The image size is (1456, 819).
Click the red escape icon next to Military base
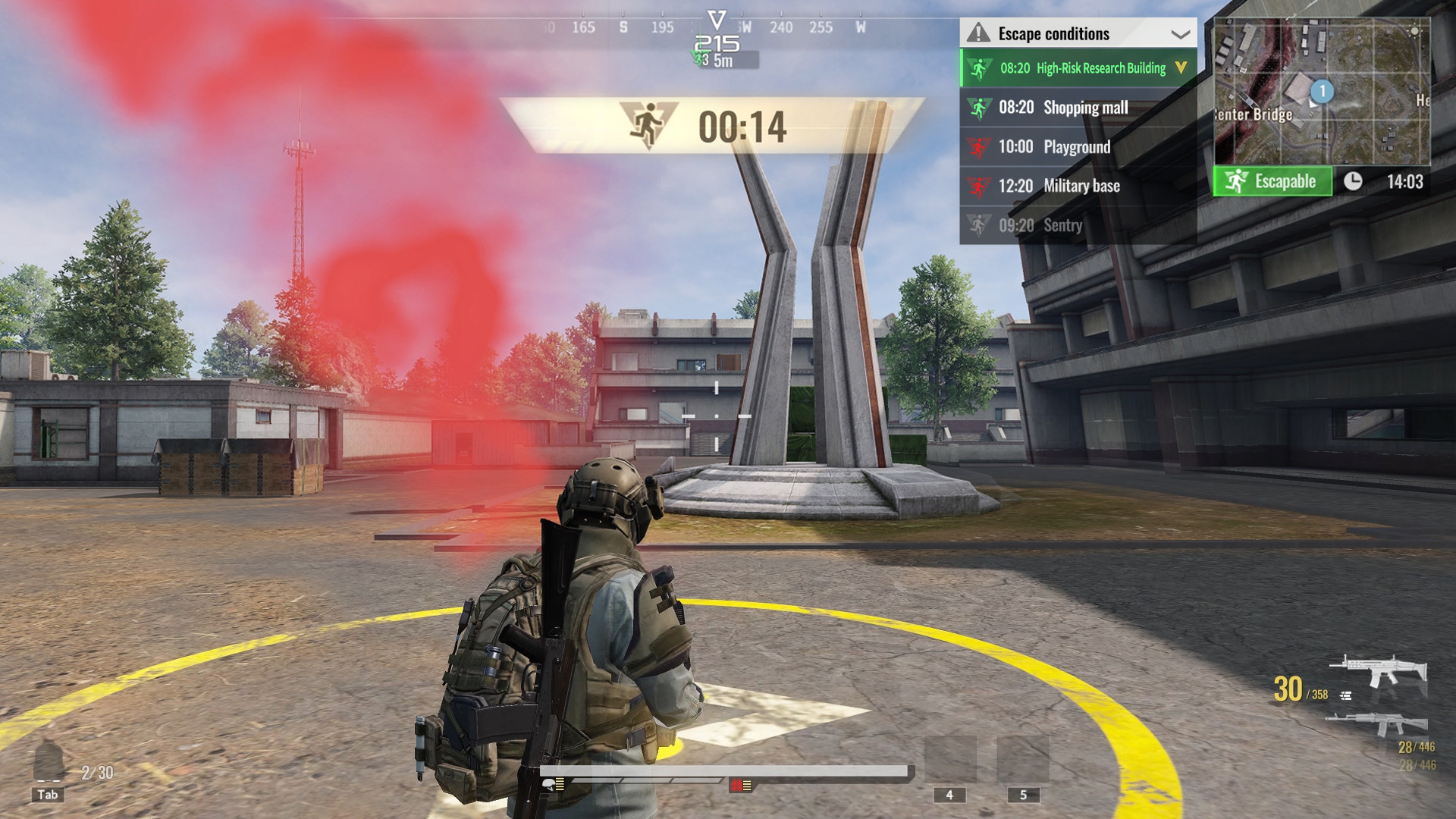coord(981,185)
